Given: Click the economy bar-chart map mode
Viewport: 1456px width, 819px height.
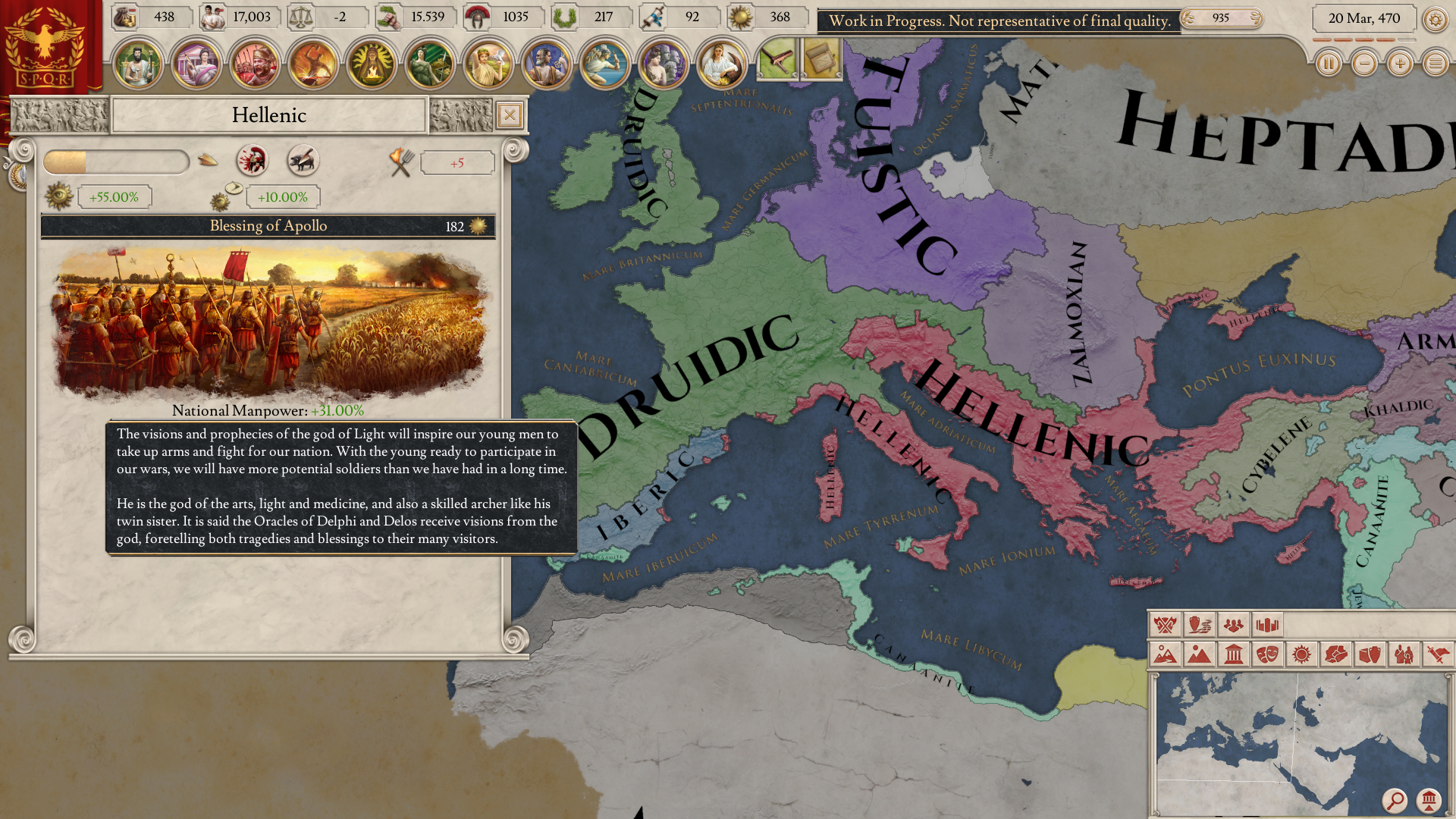Looking at the screenshot, I should (1269, 626).
